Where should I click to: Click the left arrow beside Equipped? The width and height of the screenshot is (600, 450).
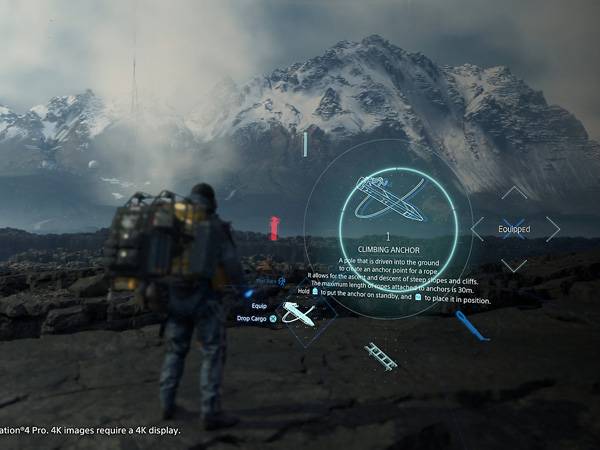tap(477, 229)
